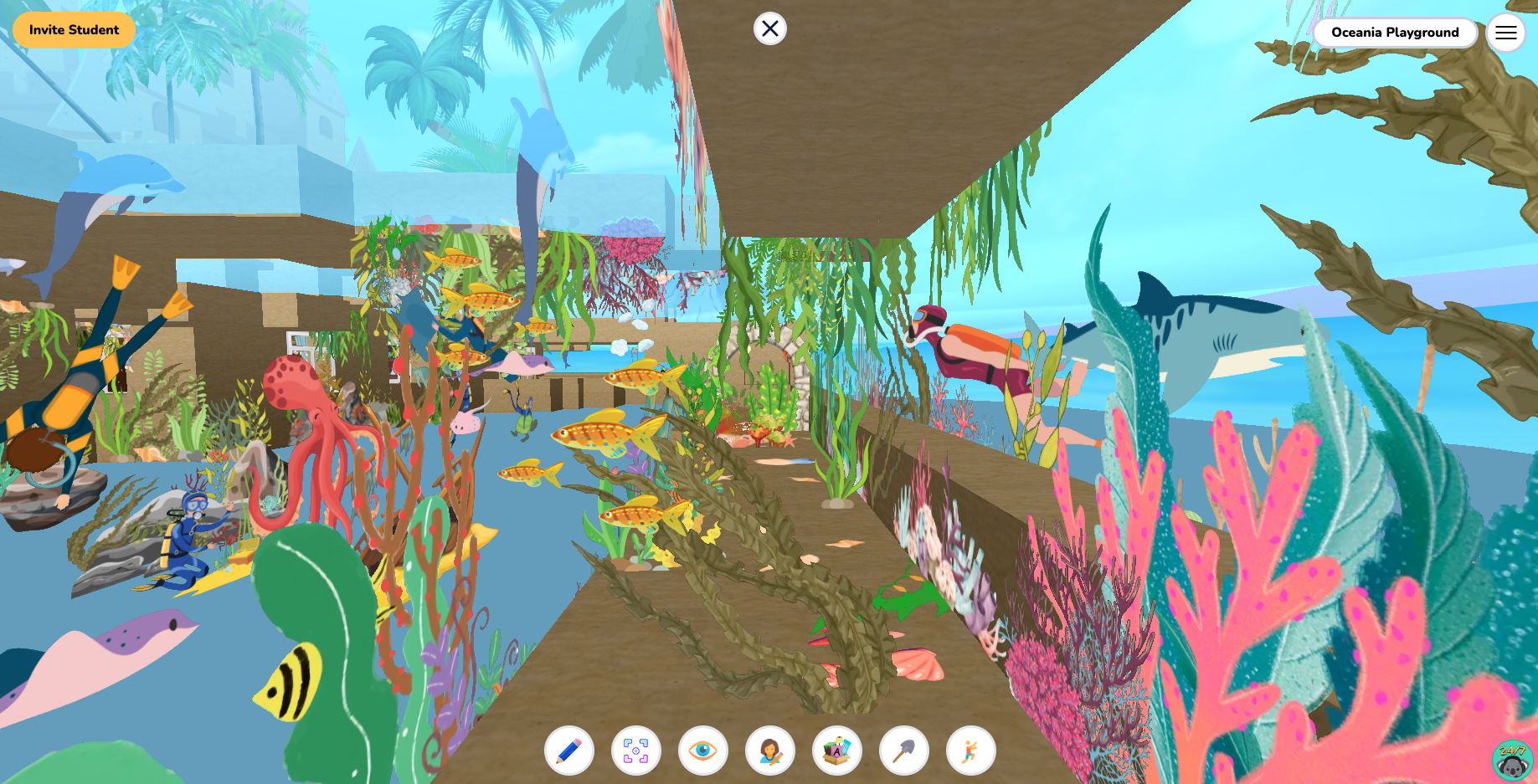Close the current view with X
This screenshot has width=1538, height=784.
point(769,28)
